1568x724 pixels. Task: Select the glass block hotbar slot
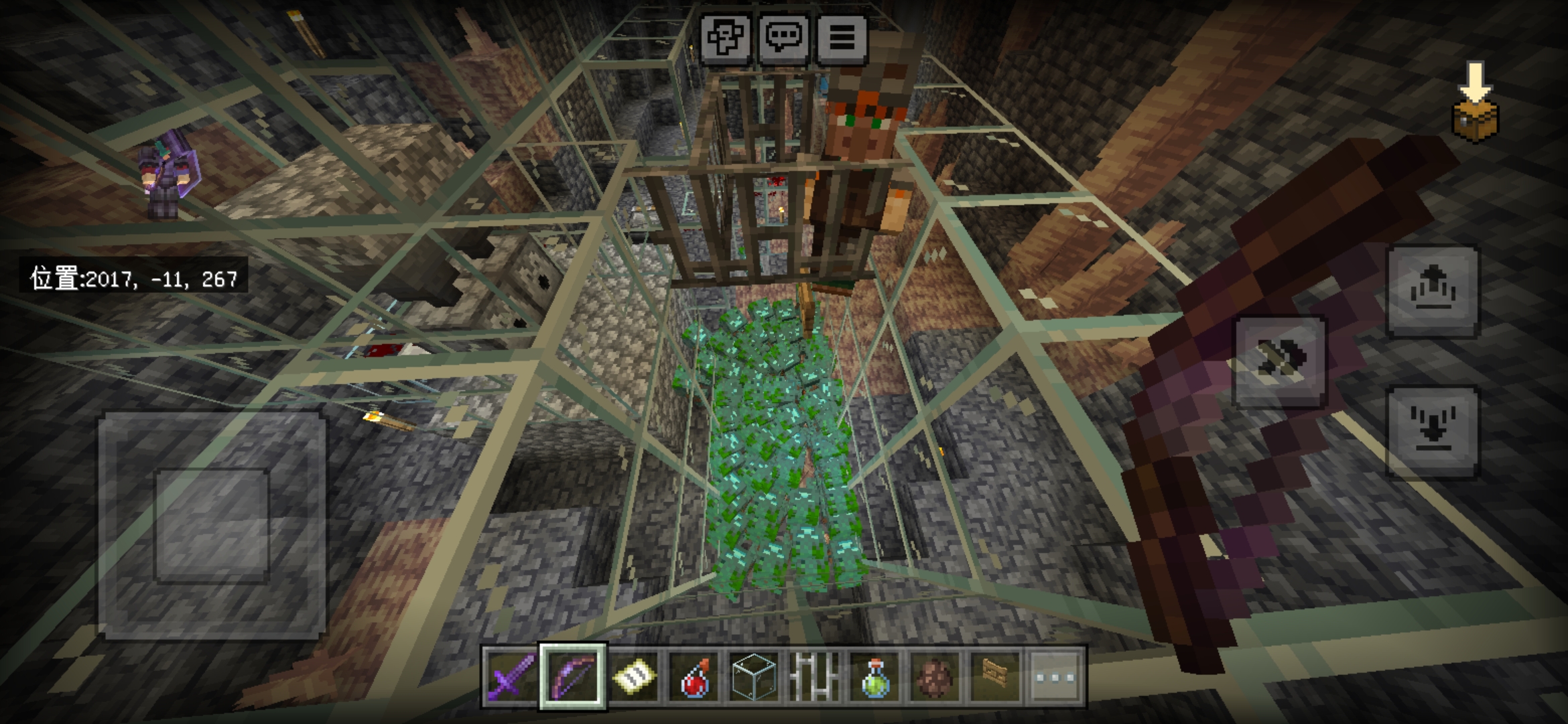[x=754, y=676]
